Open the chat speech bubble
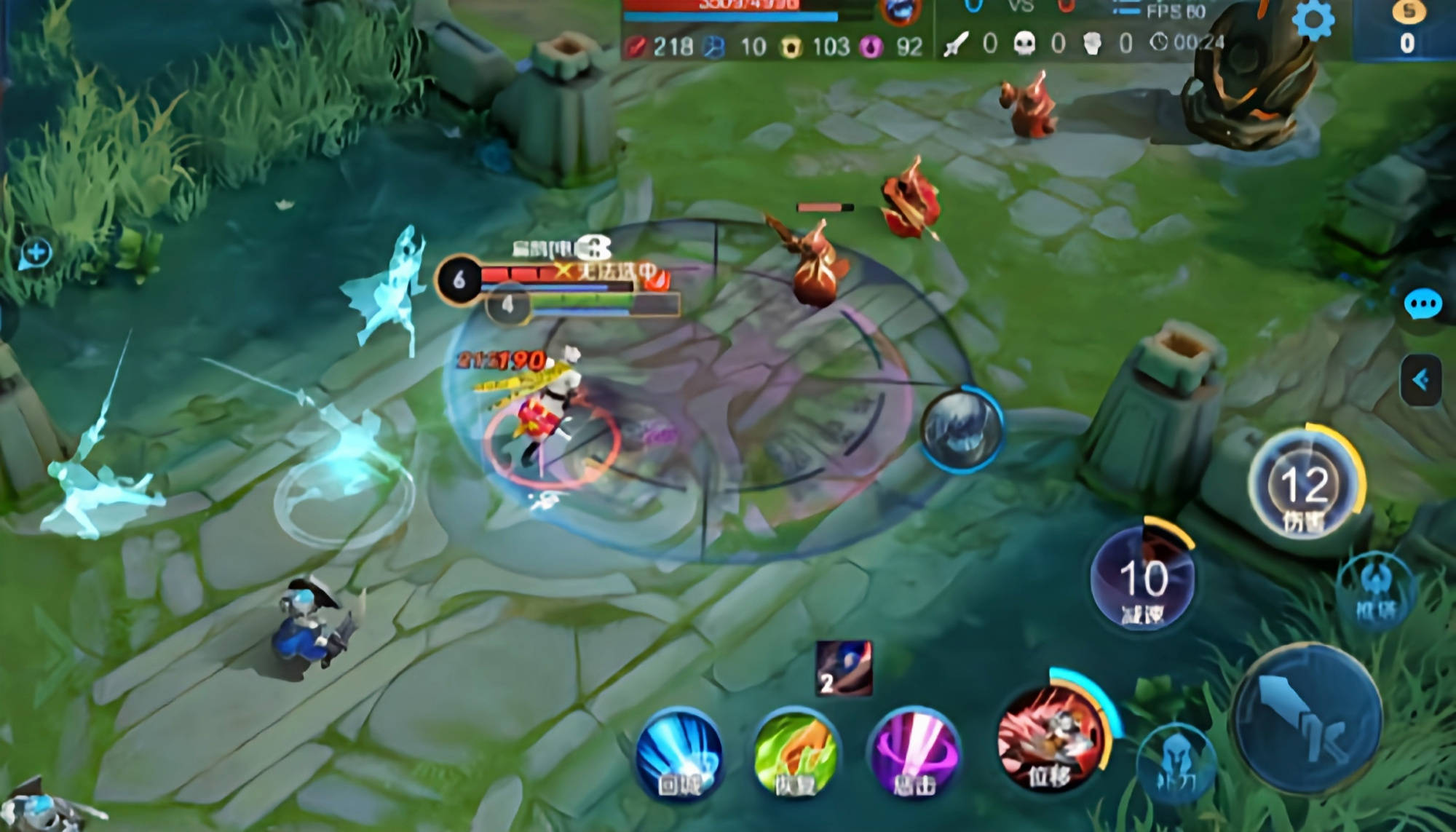This screenshot has height=832, width=1456. tap(1422, 304)
